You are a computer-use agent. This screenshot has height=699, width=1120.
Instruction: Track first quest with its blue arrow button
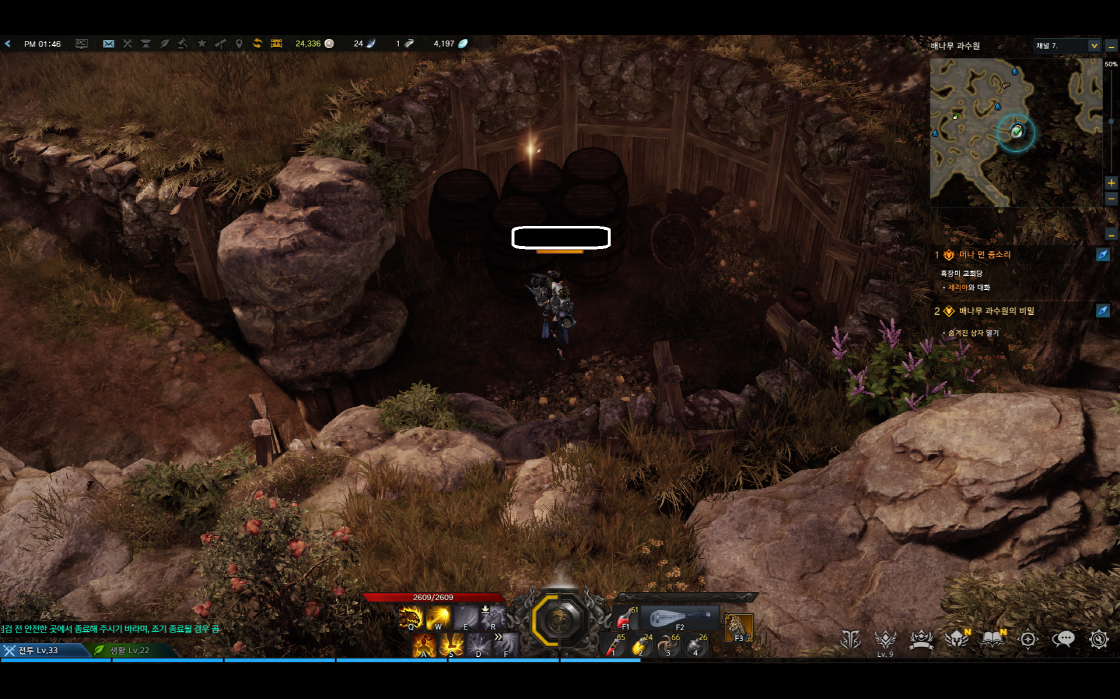tap(1102, 255)
